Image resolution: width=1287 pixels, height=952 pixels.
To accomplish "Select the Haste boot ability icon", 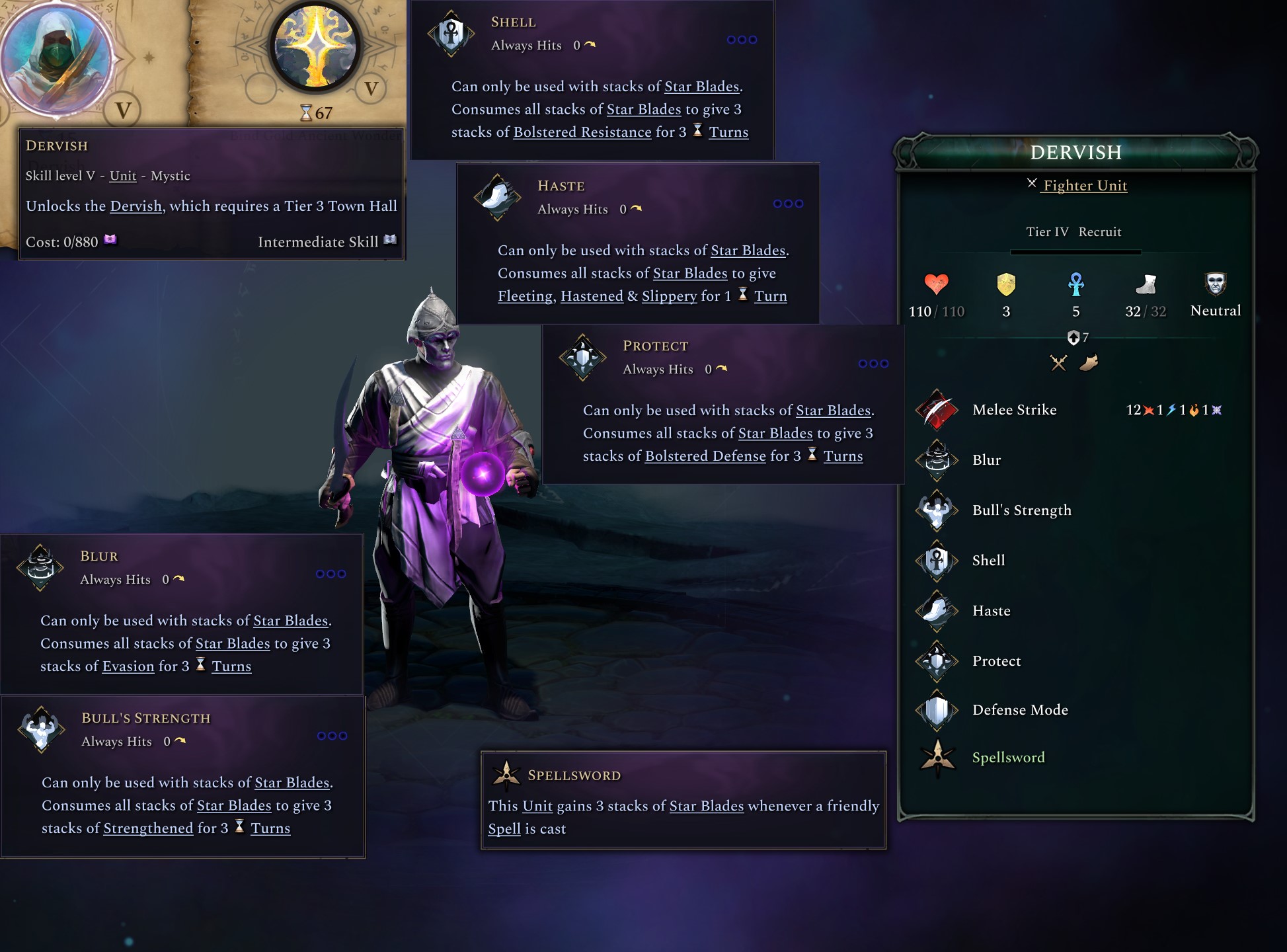I will [x=937, y=610].
